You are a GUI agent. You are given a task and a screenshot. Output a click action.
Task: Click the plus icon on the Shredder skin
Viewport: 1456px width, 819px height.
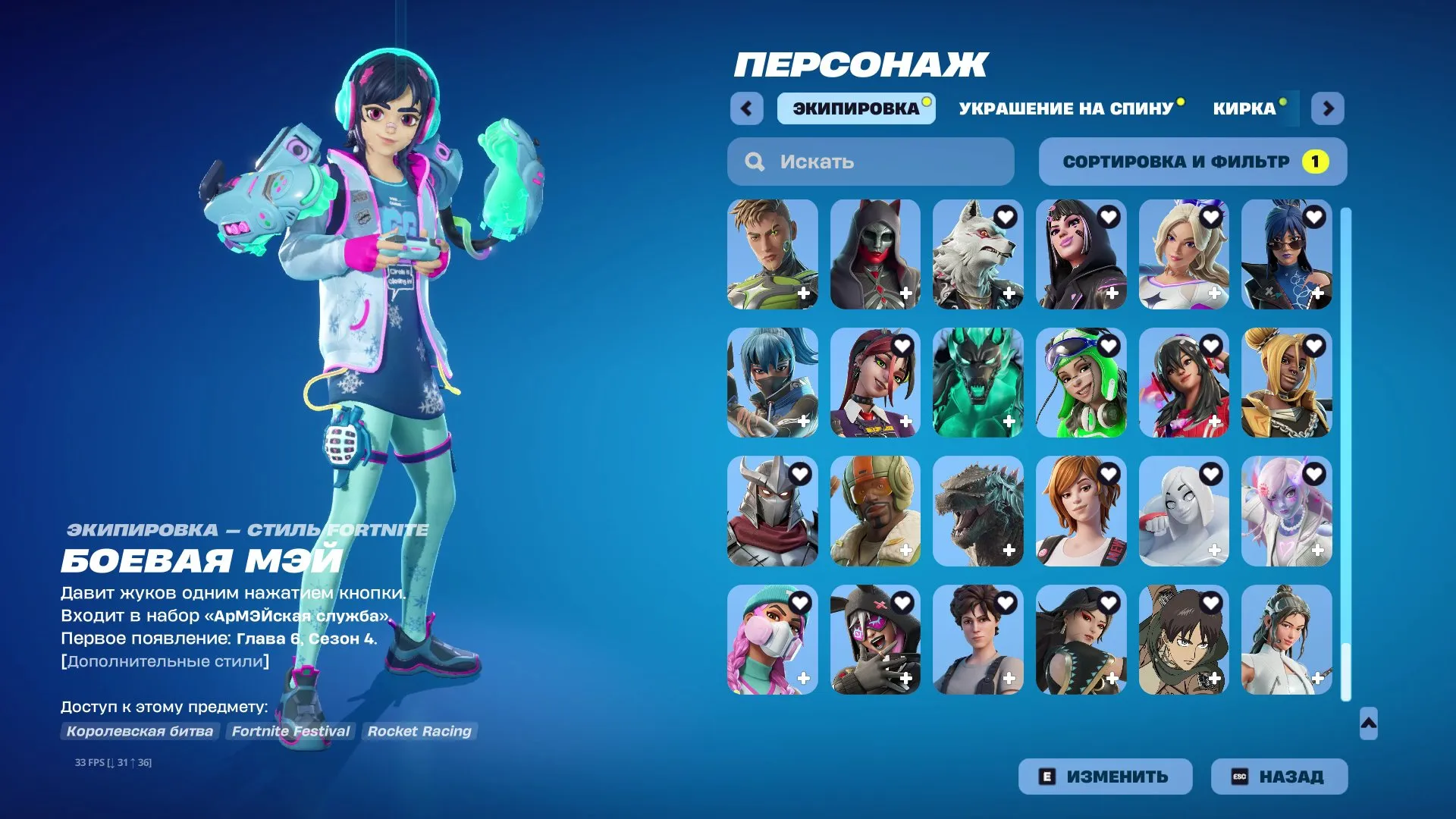pyautogui.click(x=803, y=550)
